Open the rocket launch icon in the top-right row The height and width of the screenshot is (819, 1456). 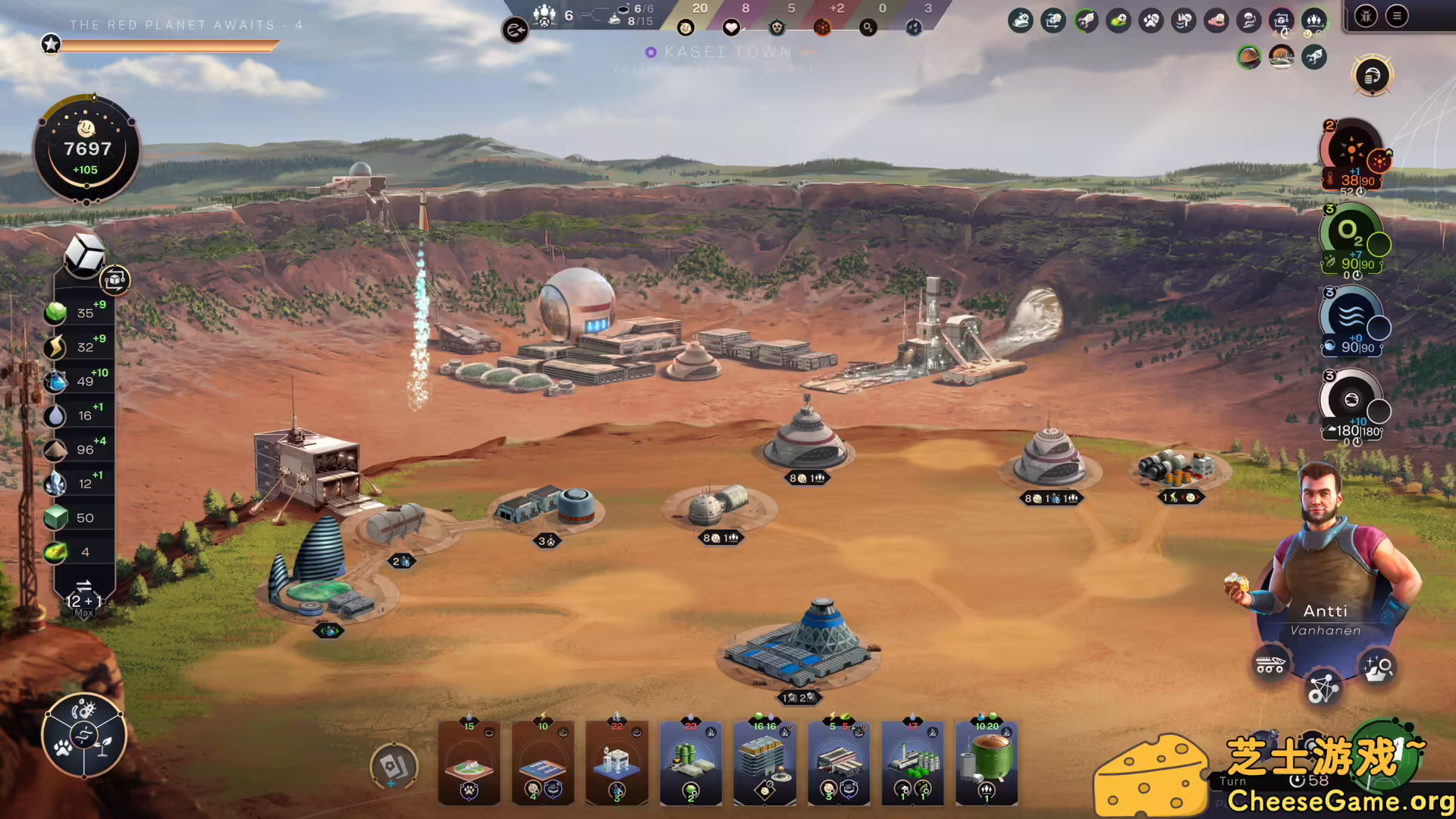[1314, 57]
